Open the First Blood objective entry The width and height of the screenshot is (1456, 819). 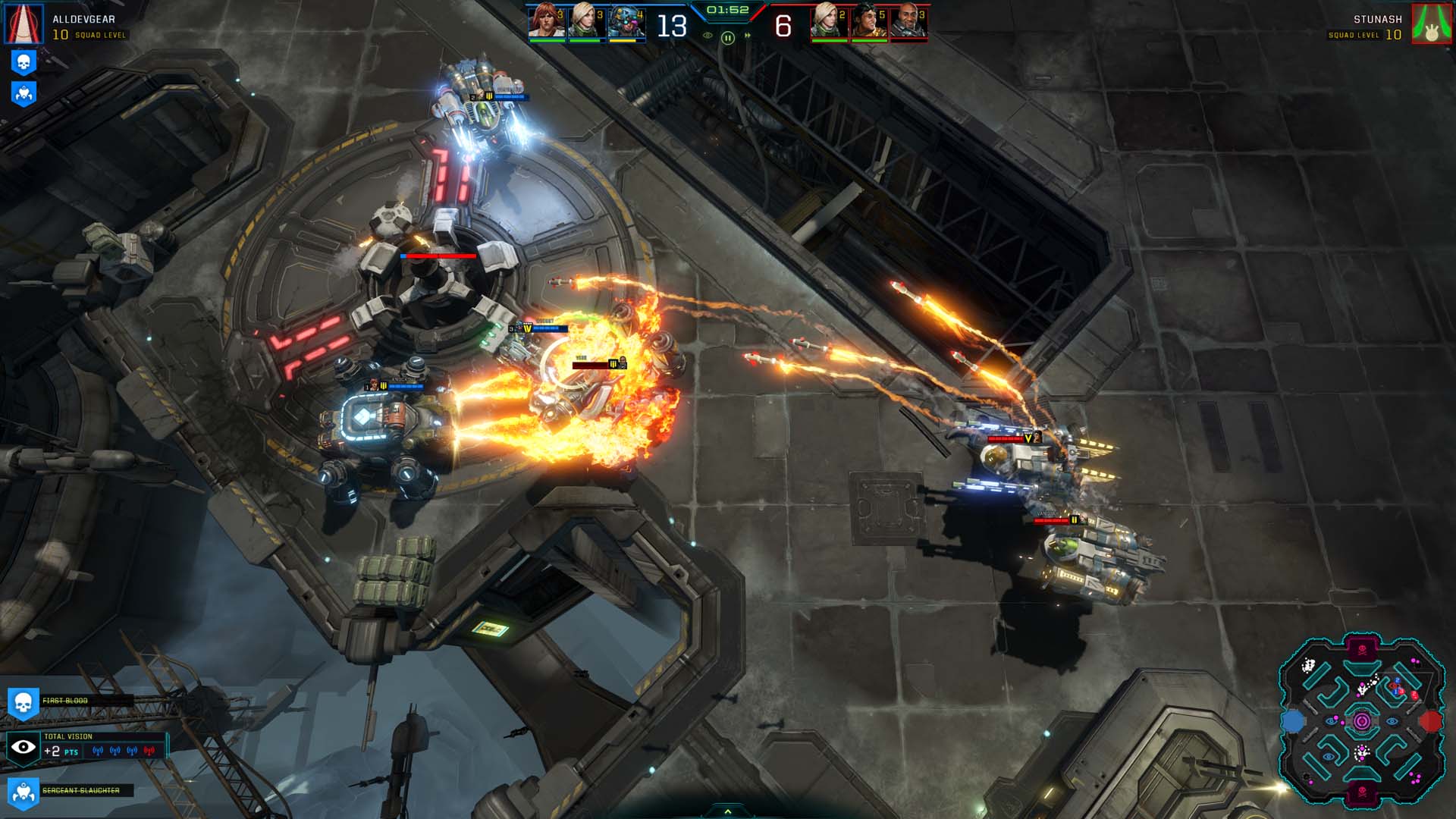[65, 701]
